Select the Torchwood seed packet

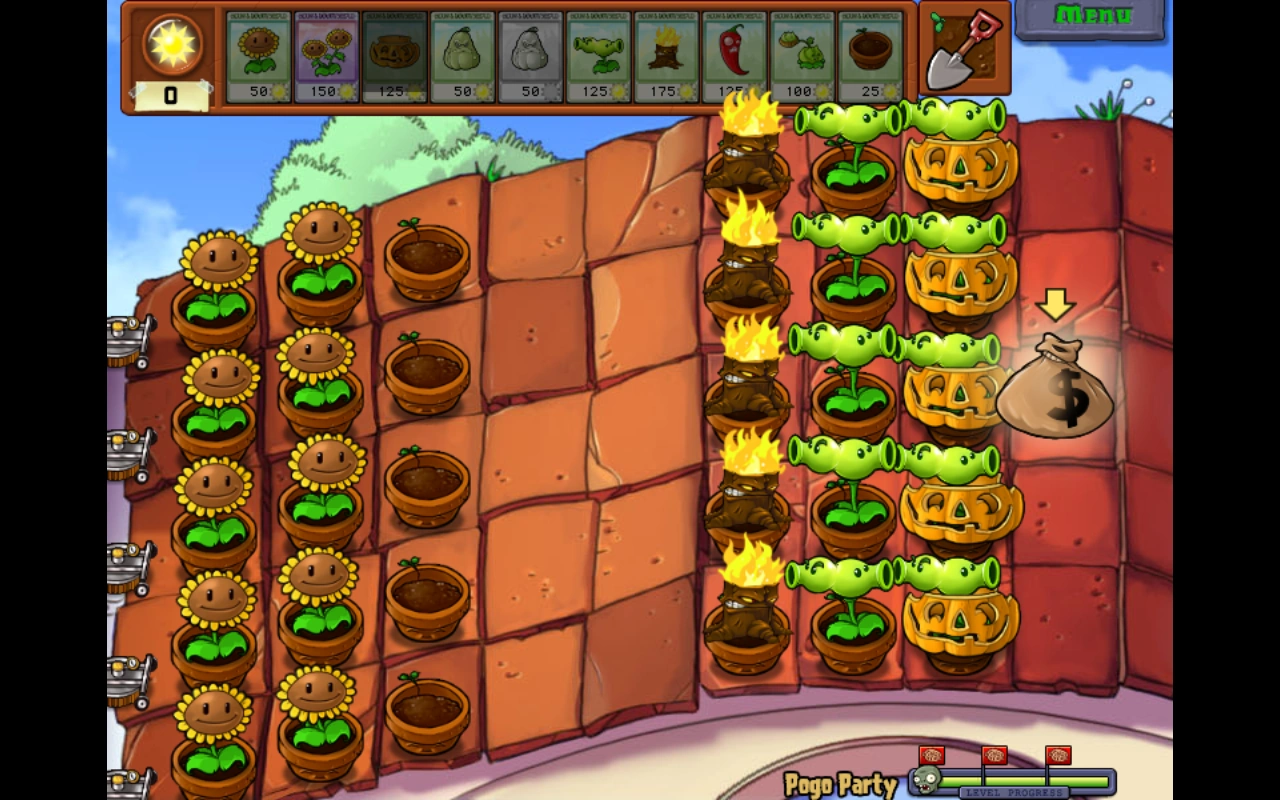click(665, 50)
